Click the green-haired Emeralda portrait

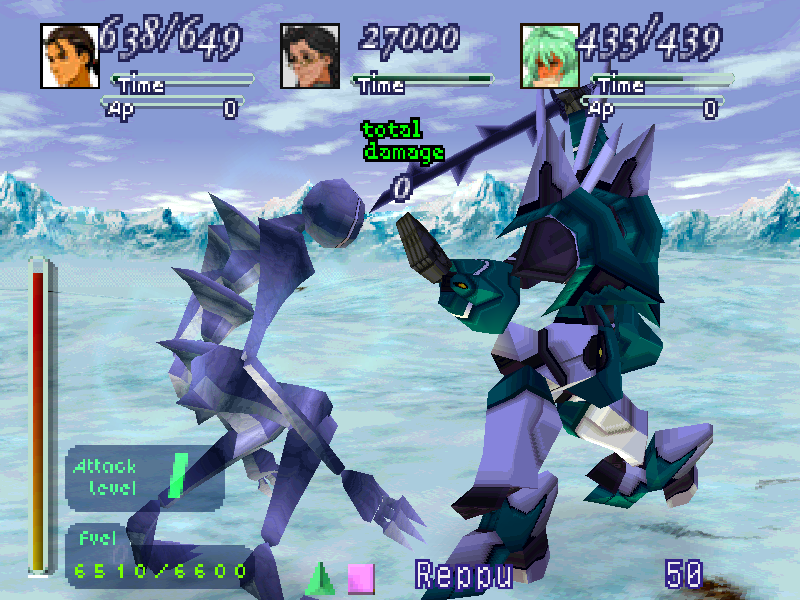click(x=546, y=57)
